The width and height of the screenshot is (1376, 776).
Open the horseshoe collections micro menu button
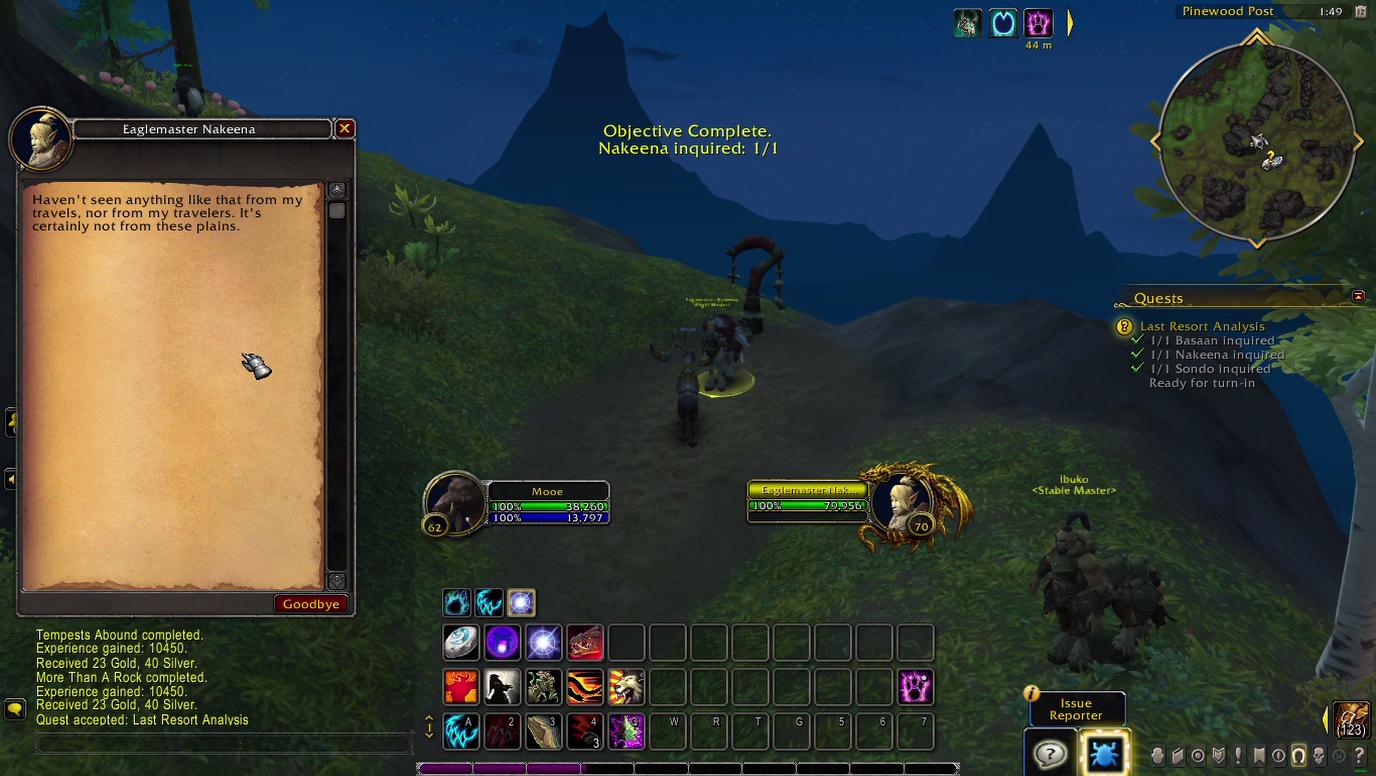click(x=1299, y=756)
